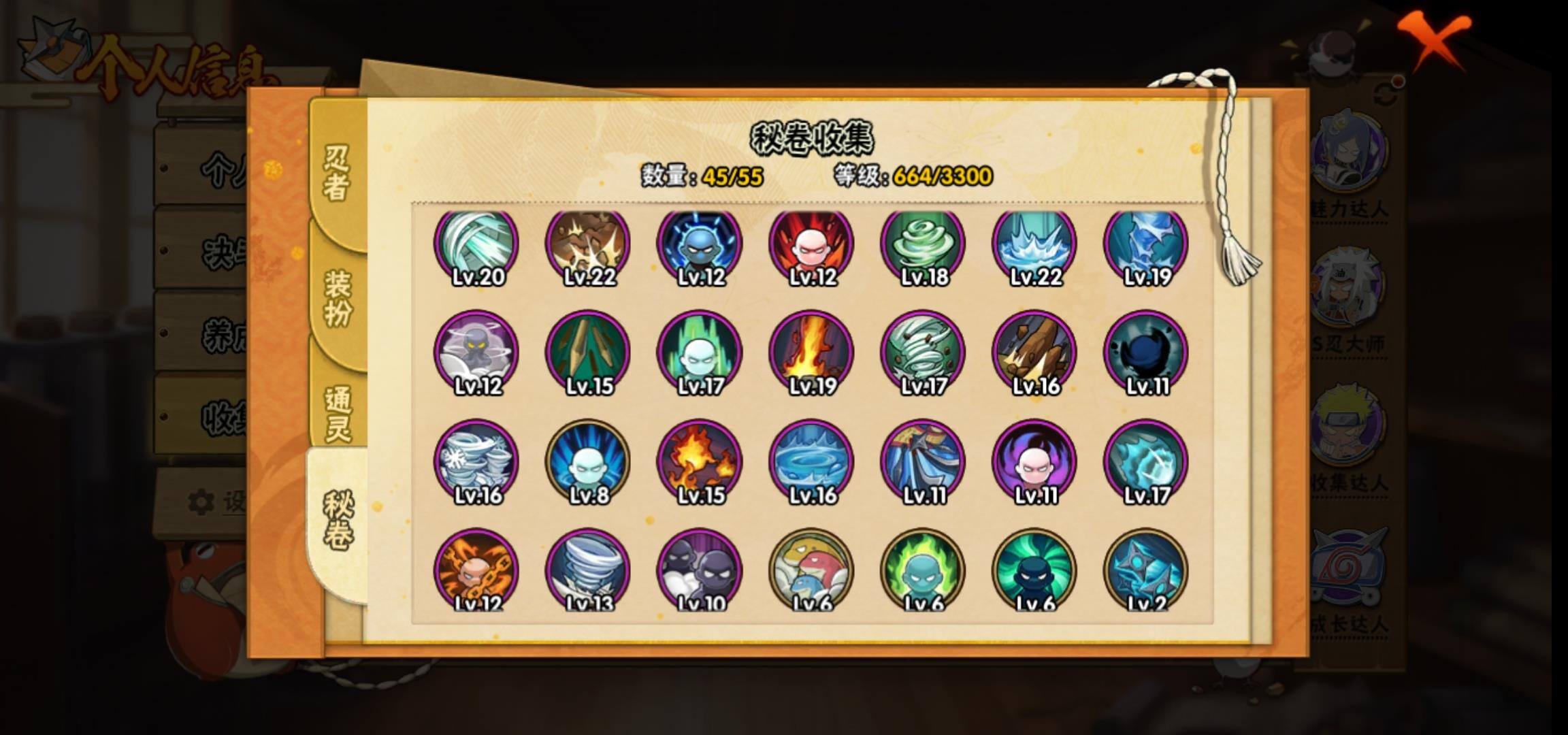Choose the Lv.15 scattered fireballs scroll

700,463
